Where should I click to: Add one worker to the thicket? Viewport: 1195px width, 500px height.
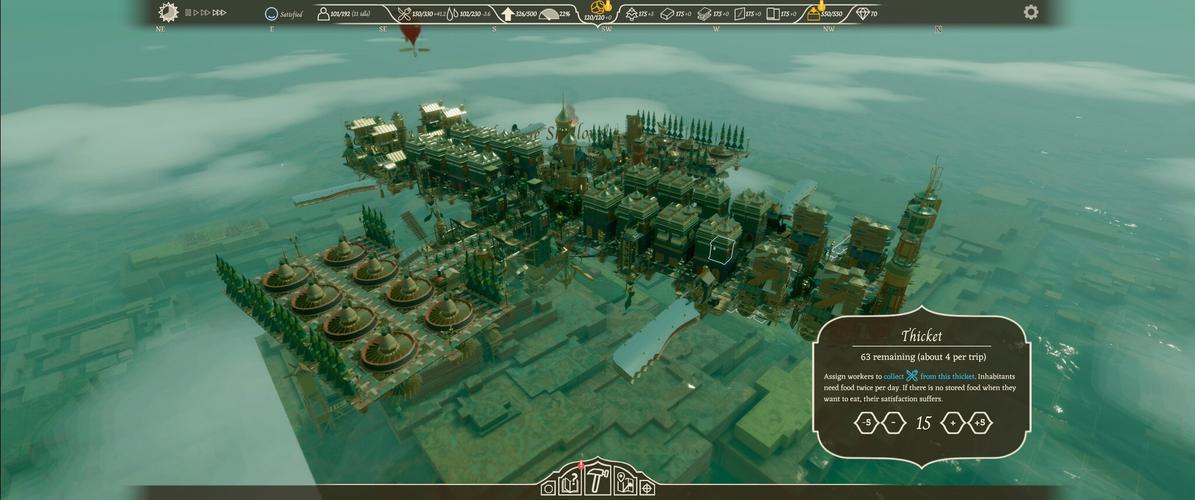click(953, 423)
